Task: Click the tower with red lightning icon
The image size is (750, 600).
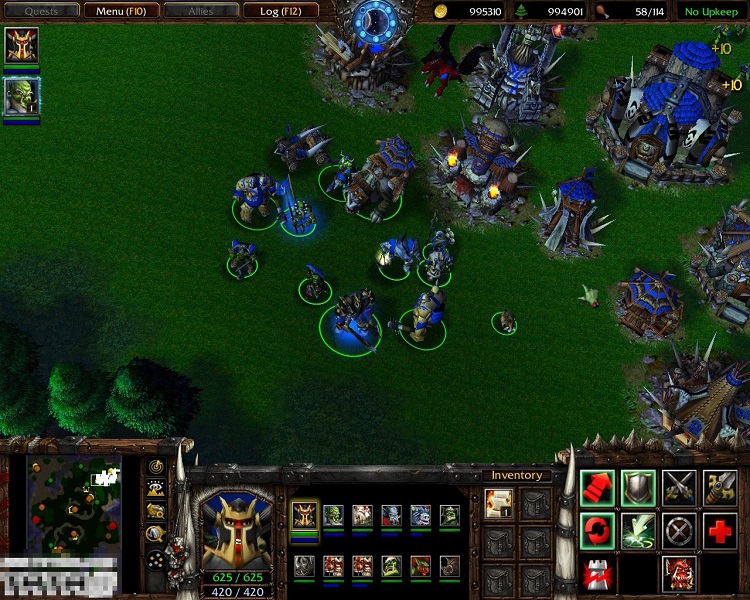Action: click(597, 573)
